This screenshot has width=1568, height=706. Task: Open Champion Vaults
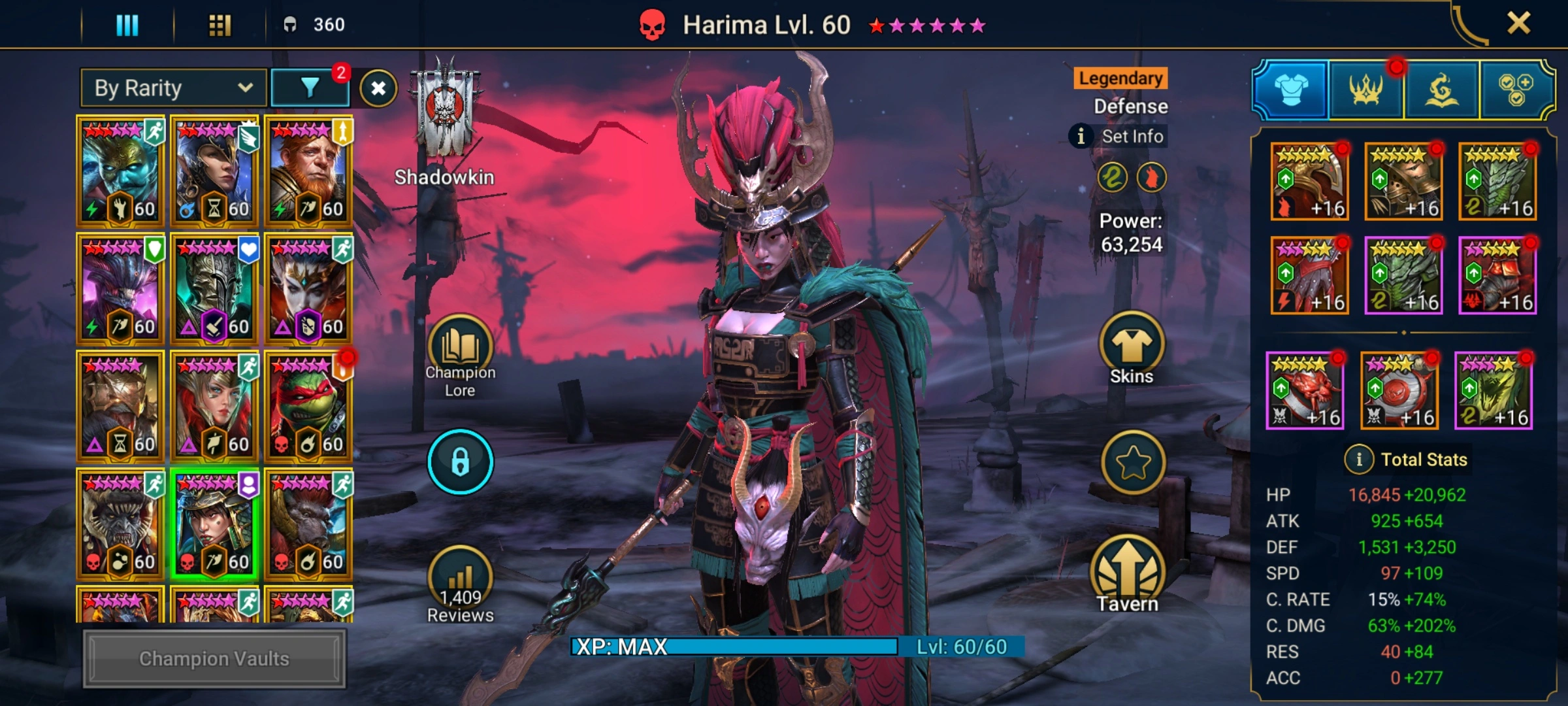[214, 658]
